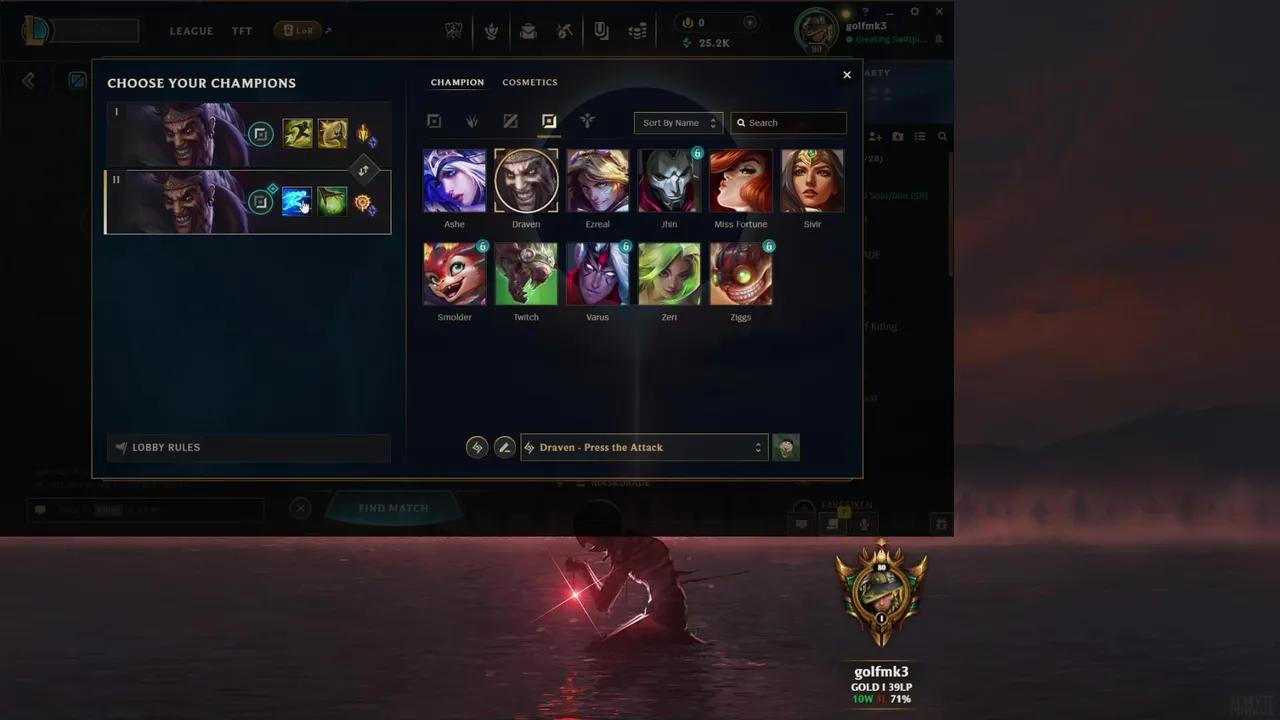The width and height of the screenshot is (1280, 720).
Task: Select the Jungle role filter icon
Action: pyautogui.click(x=472, y=122)
